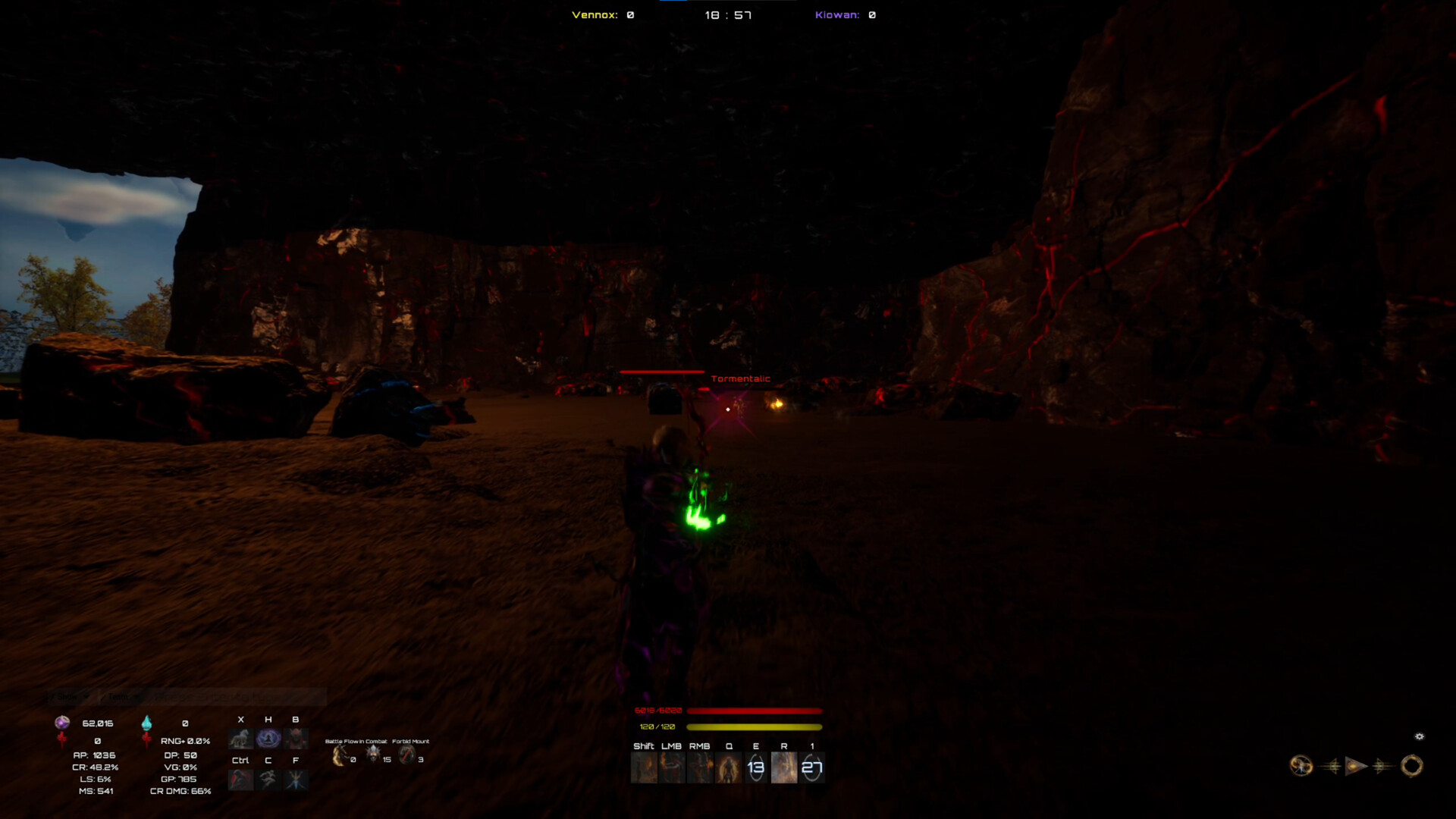Click the golden play triangle near the compass
The width and height of the screenshot is (1456, 819).
pos(1354,765)
